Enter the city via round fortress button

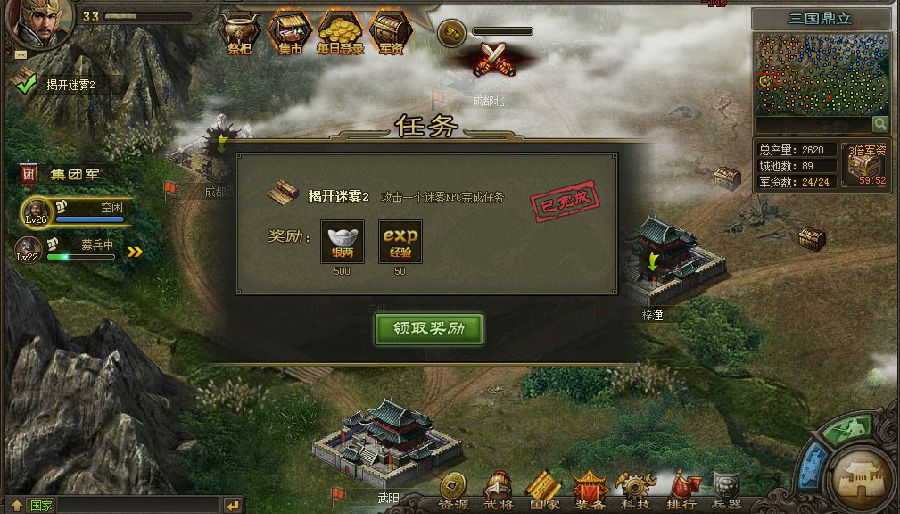point(863,478)
